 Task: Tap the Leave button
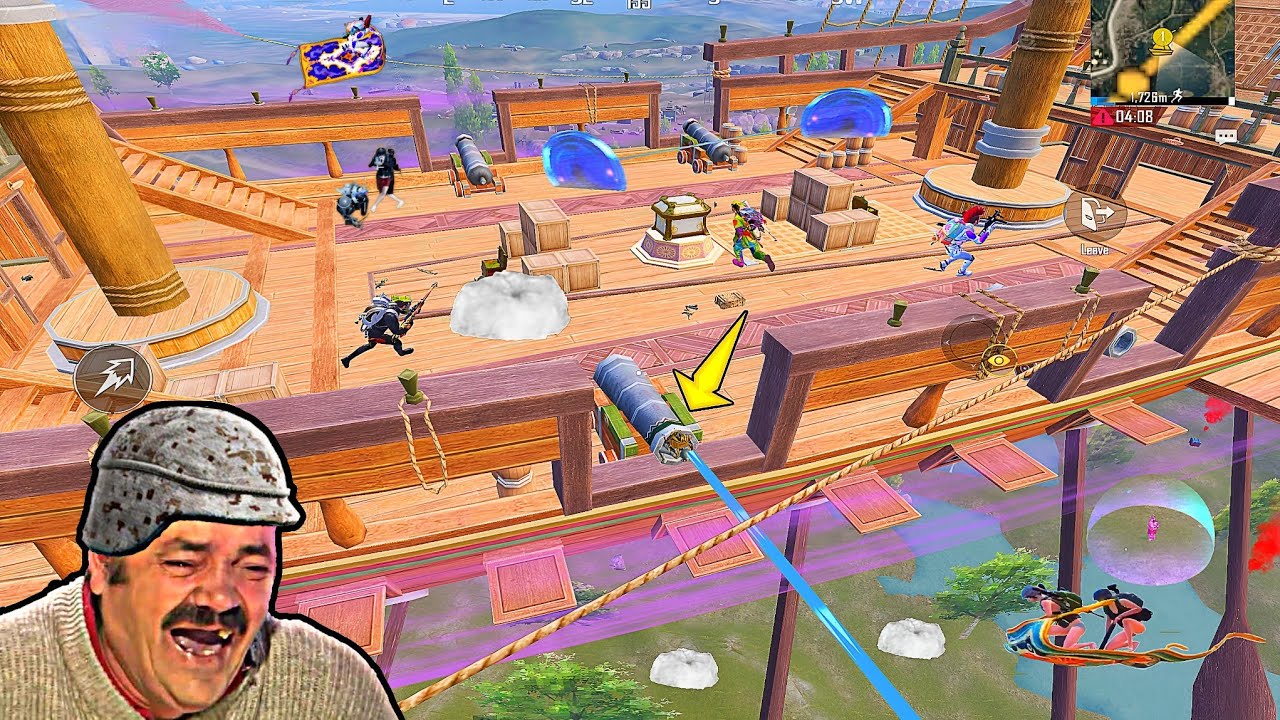(1095, 216)
